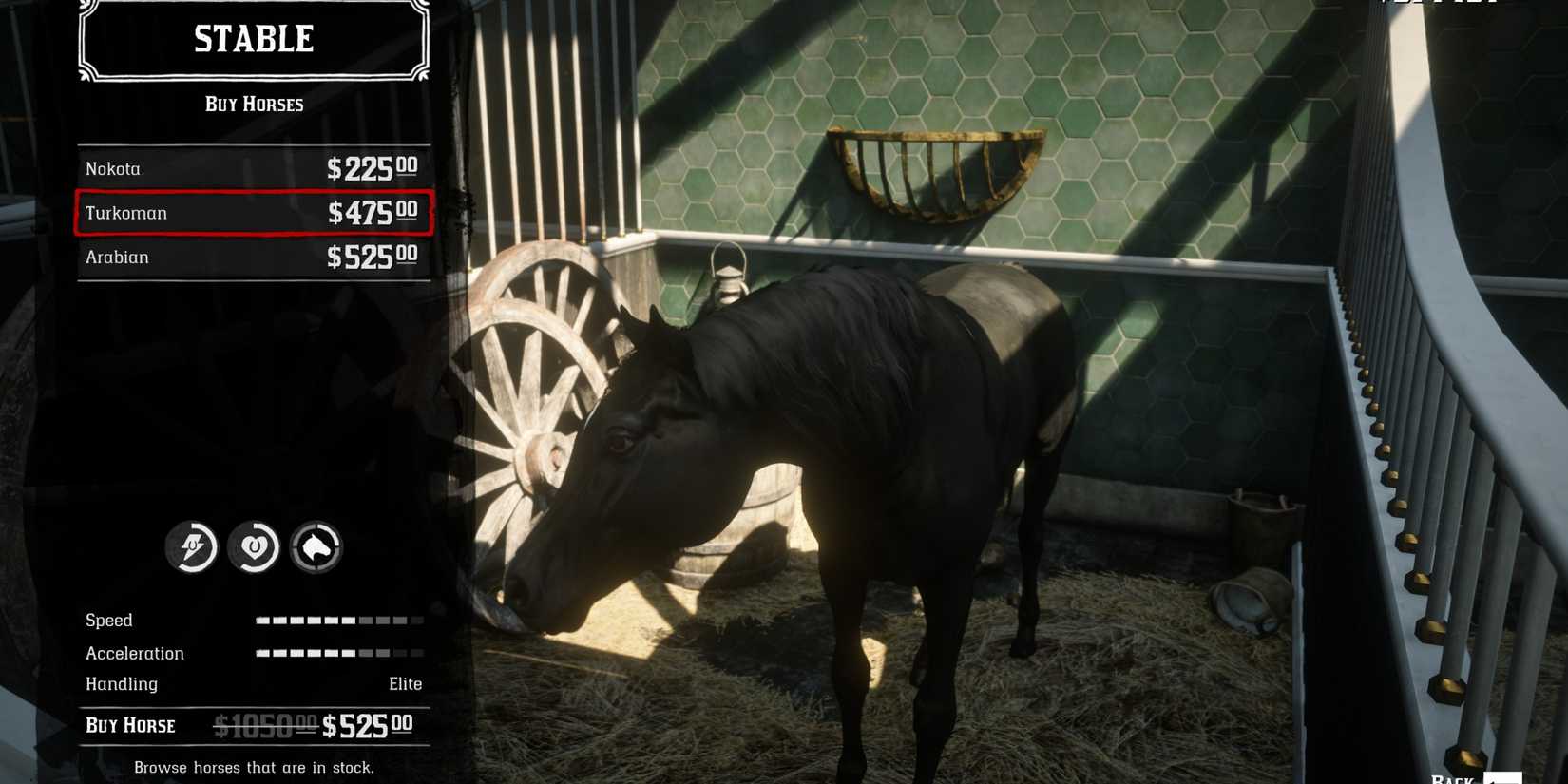
Task: Click the horse head silhouette icon
Action: click(316, 548)
